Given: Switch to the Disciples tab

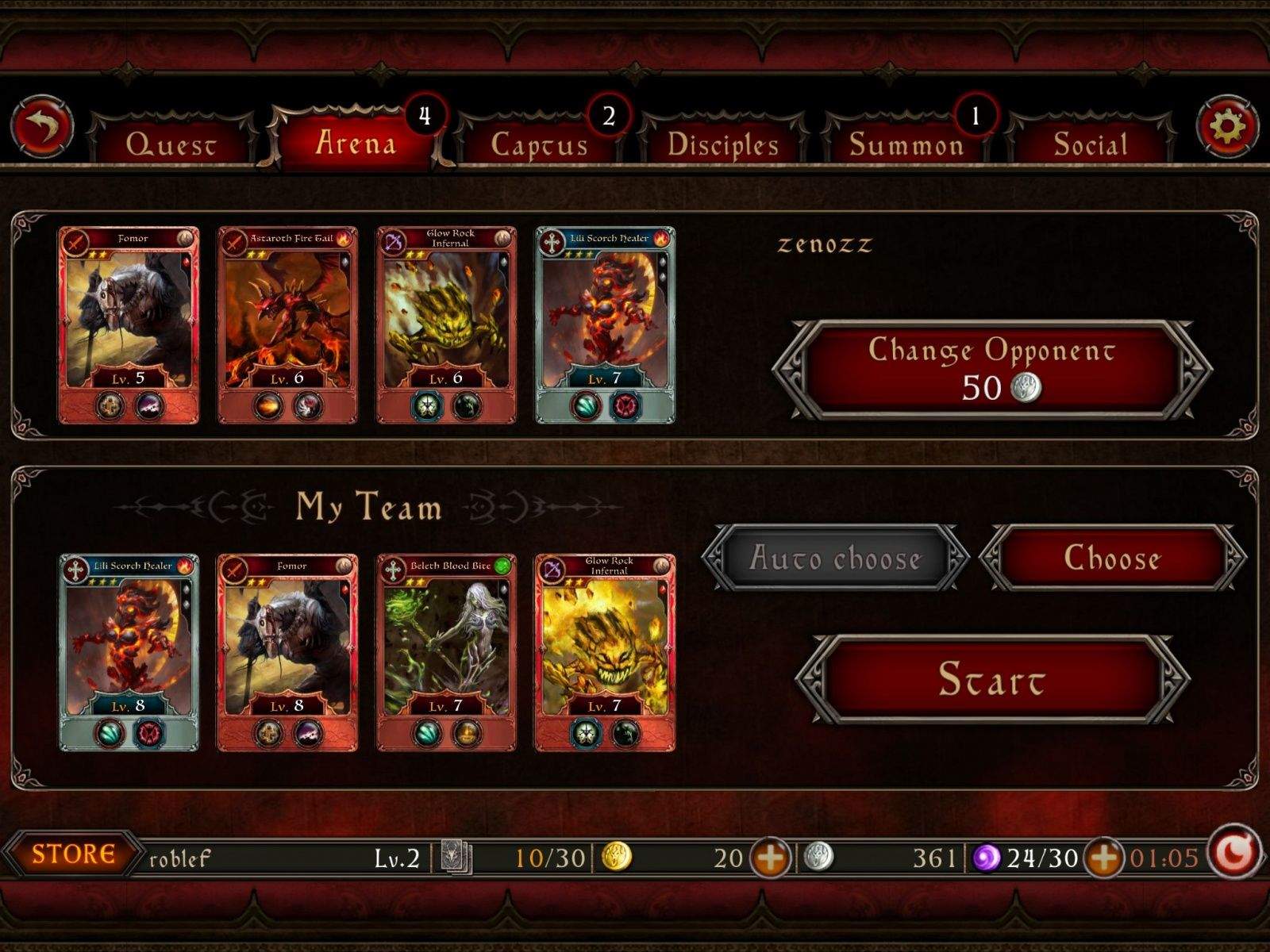Looking at the screenshot, I should point(723,144).
